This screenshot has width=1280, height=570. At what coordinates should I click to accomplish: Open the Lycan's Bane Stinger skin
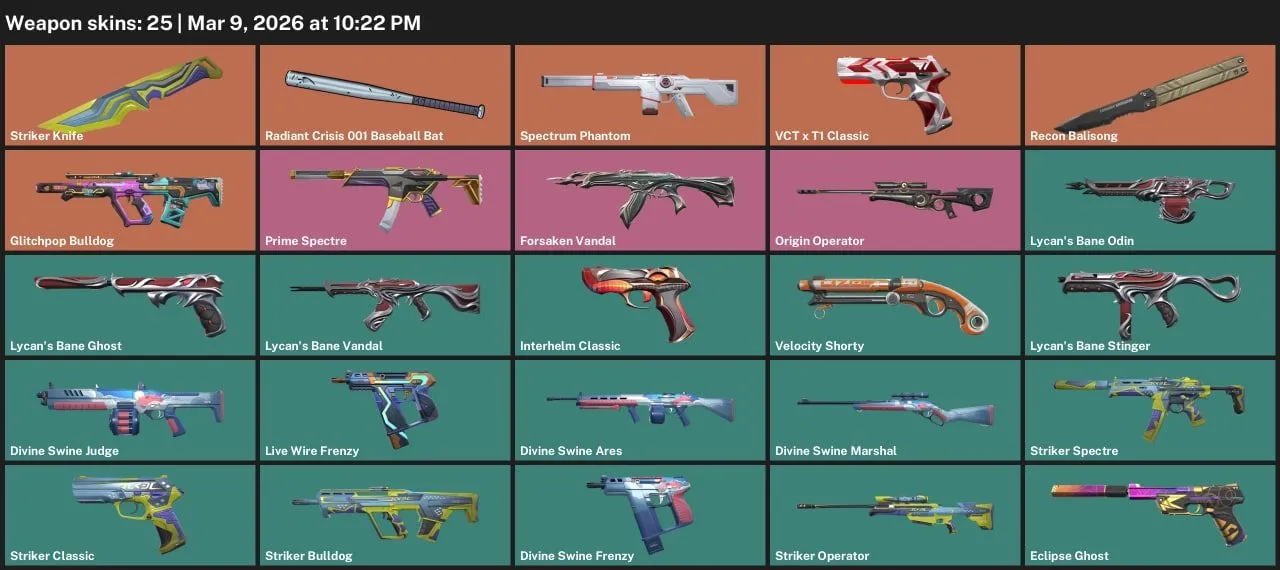click(1150, 305)
